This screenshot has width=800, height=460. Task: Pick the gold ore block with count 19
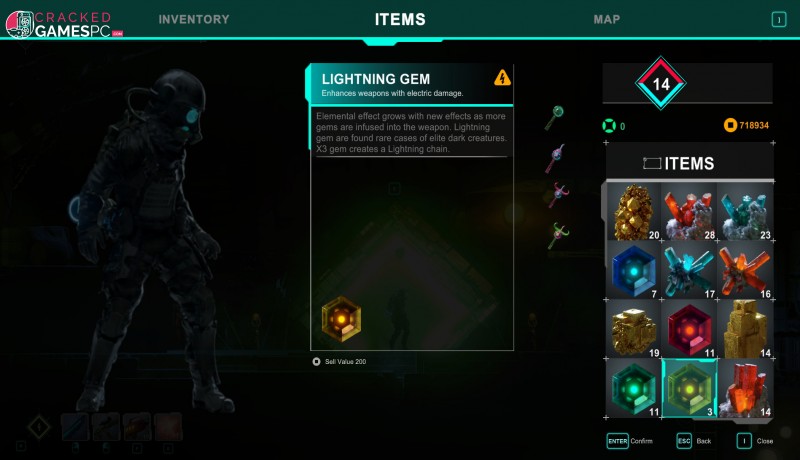coord(634,328)
